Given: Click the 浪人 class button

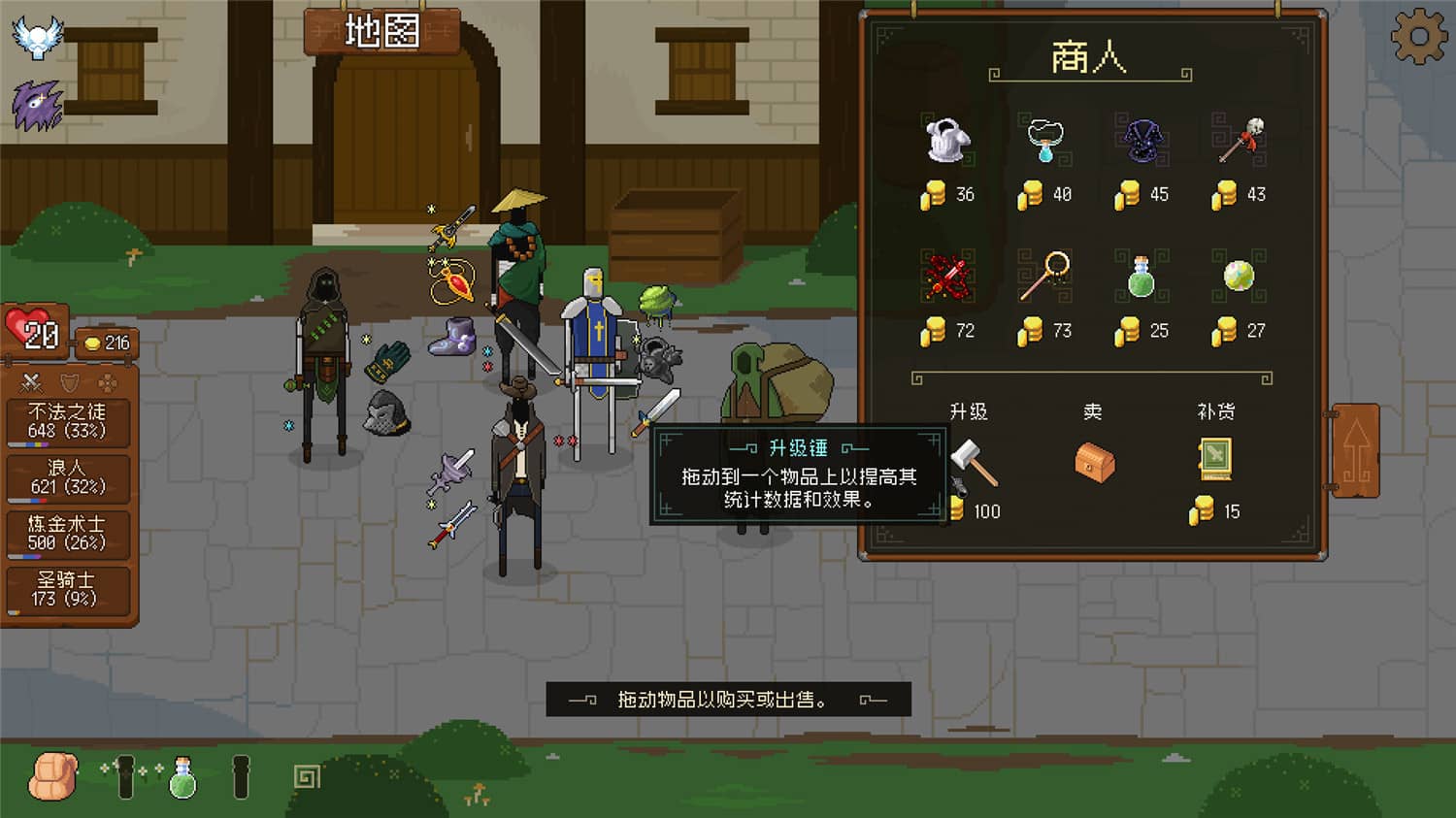Looking at the screenshot, I should 68,477.
